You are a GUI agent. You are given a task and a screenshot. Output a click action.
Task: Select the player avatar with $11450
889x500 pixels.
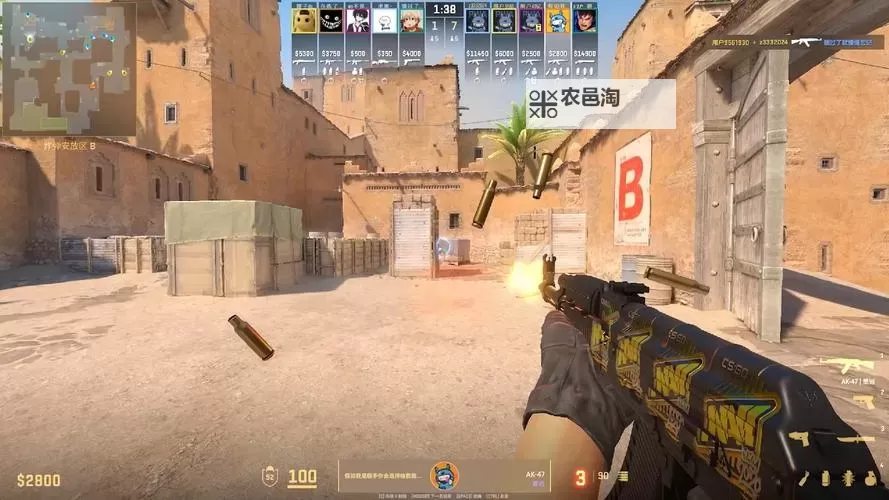click(477, 21)
